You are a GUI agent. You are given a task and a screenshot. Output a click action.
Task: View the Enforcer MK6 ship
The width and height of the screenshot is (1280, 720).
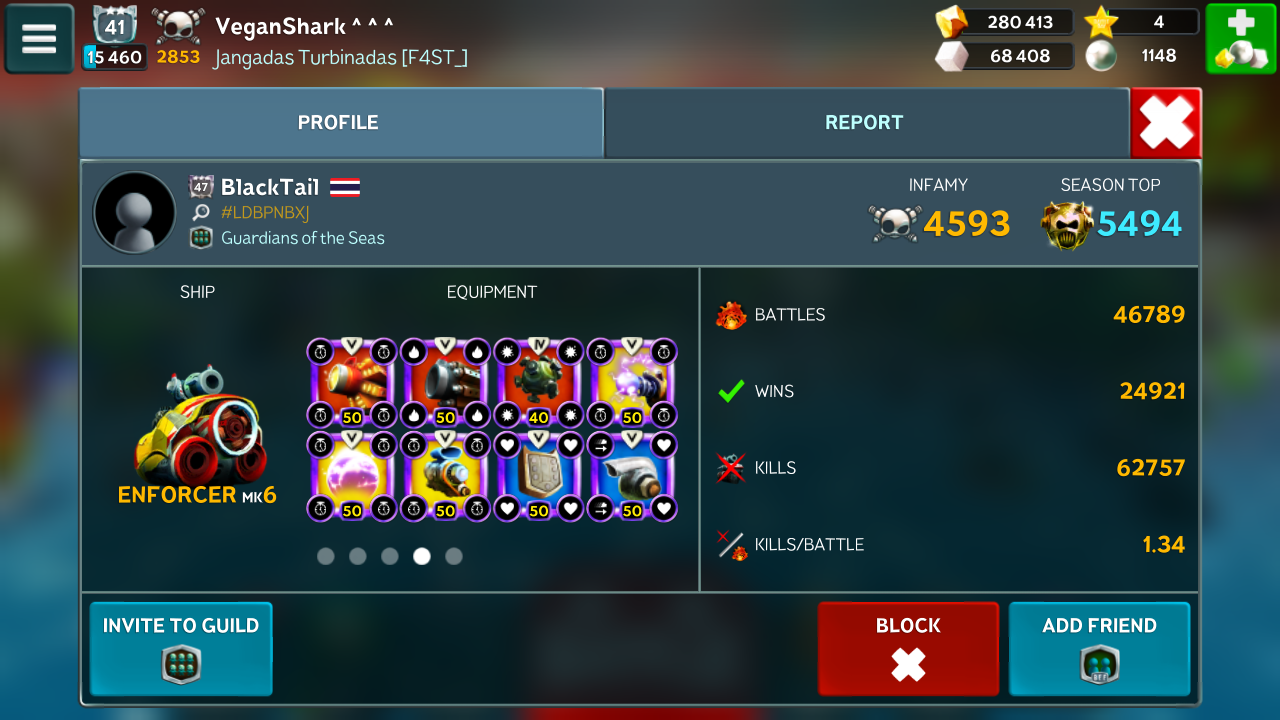point(197,430)
